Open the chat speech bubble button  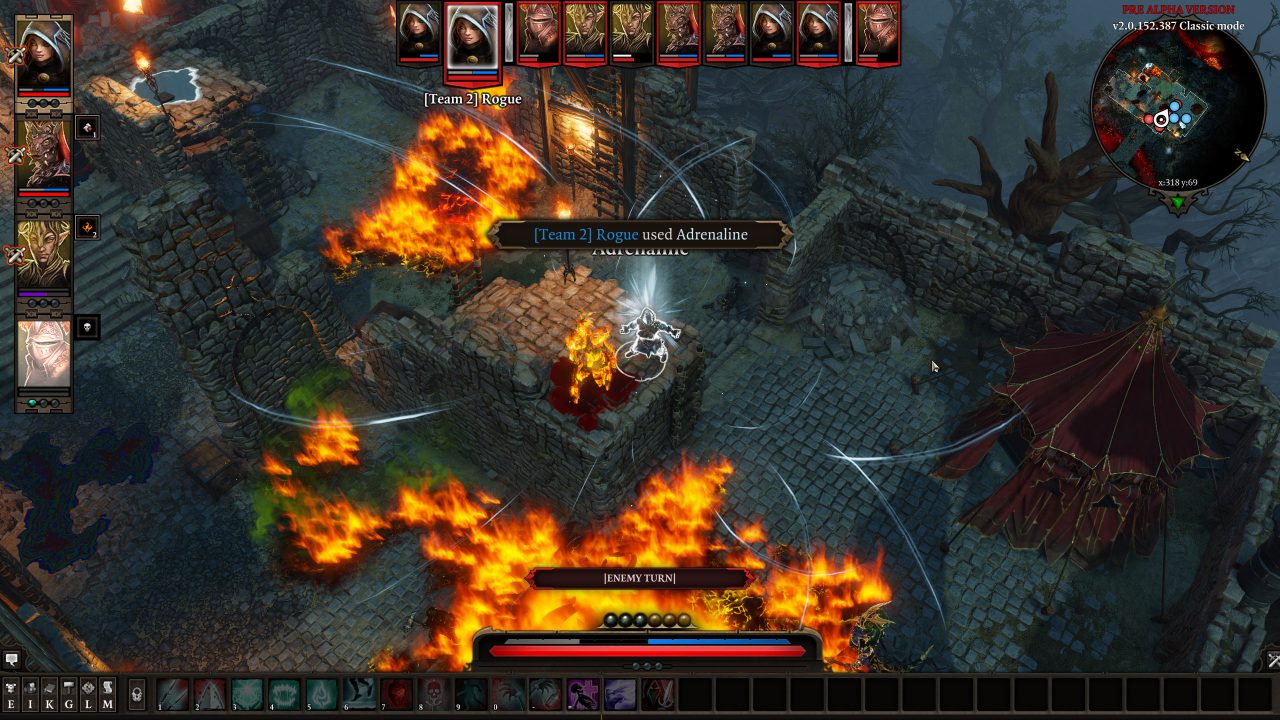pyautogui.click(x=12, y=660)
